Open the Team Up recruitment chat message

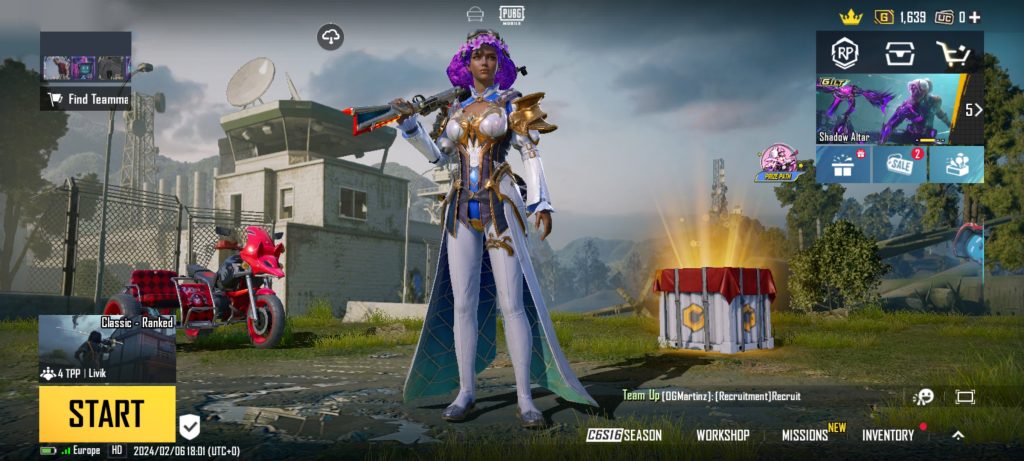(x=711, y=396)
